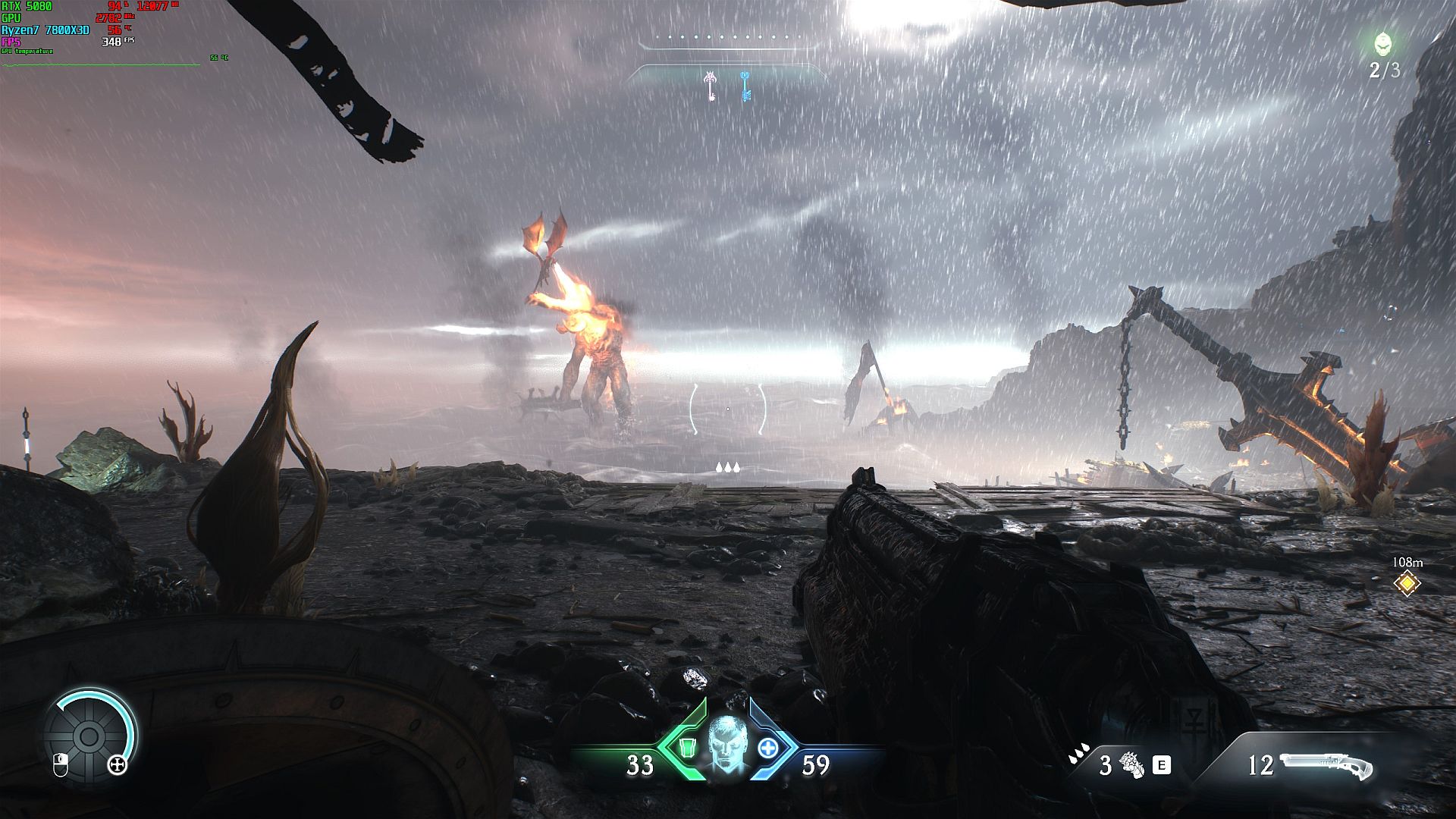Click the green skull icon

point(1384,44)
